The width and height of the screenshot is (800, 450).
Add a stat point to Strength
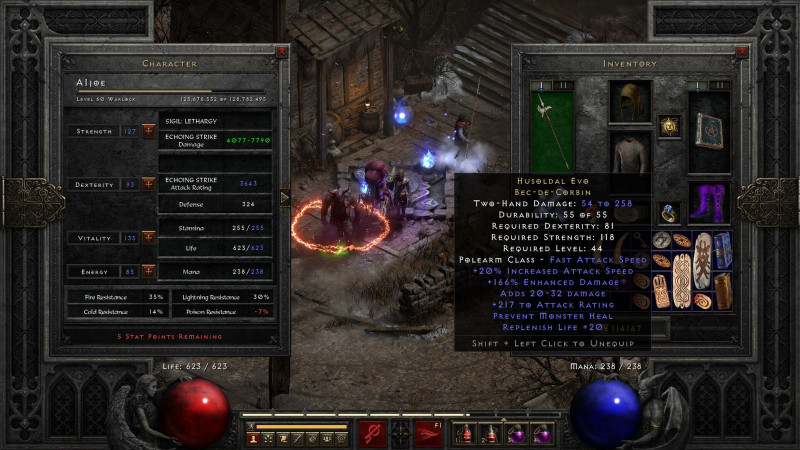click(x=148, y=131)
